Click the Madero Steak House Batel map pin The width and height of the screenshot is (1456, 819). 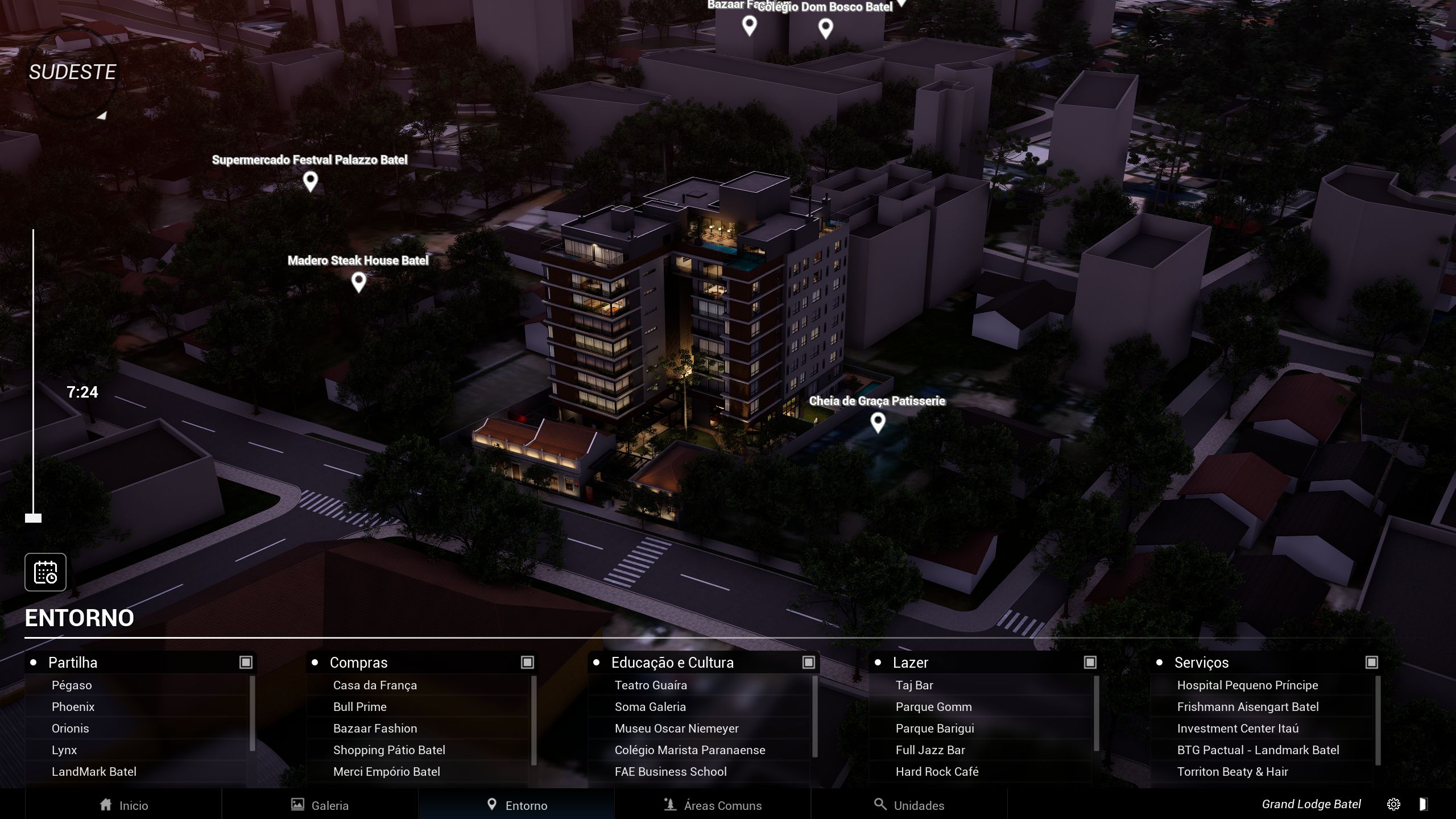[x=358, y=282]
